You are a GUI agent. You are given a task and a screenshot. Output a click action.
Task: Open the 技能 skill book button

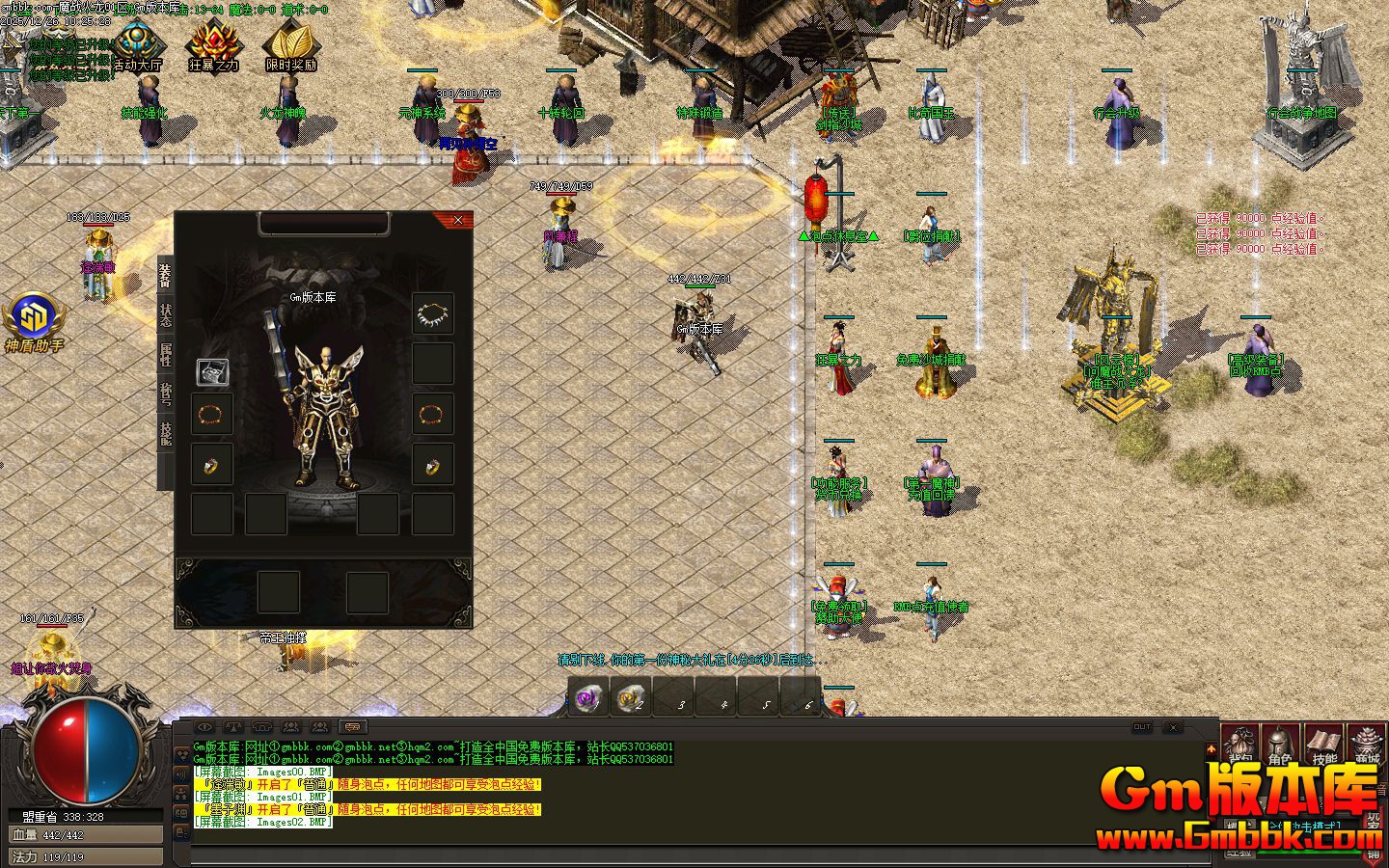click(1324, 745)
